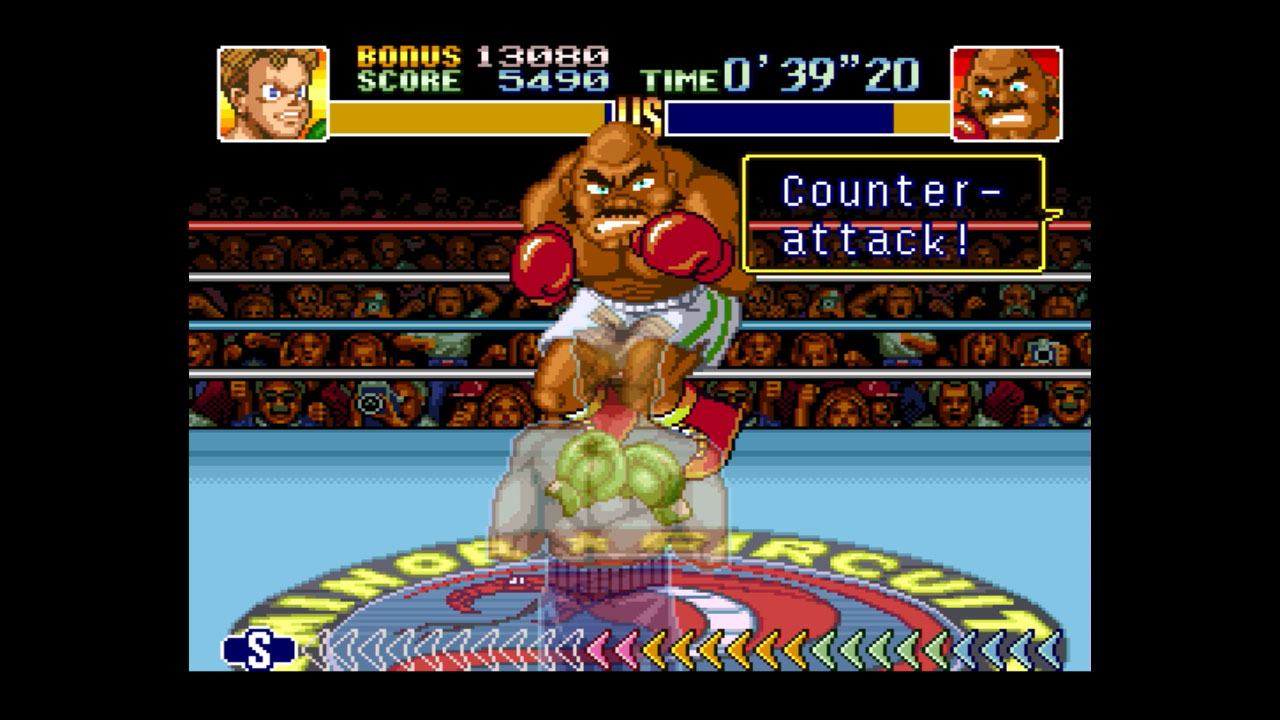Activate the blue S power icon
1280x720 pixels.
click(x=259, y=650)
